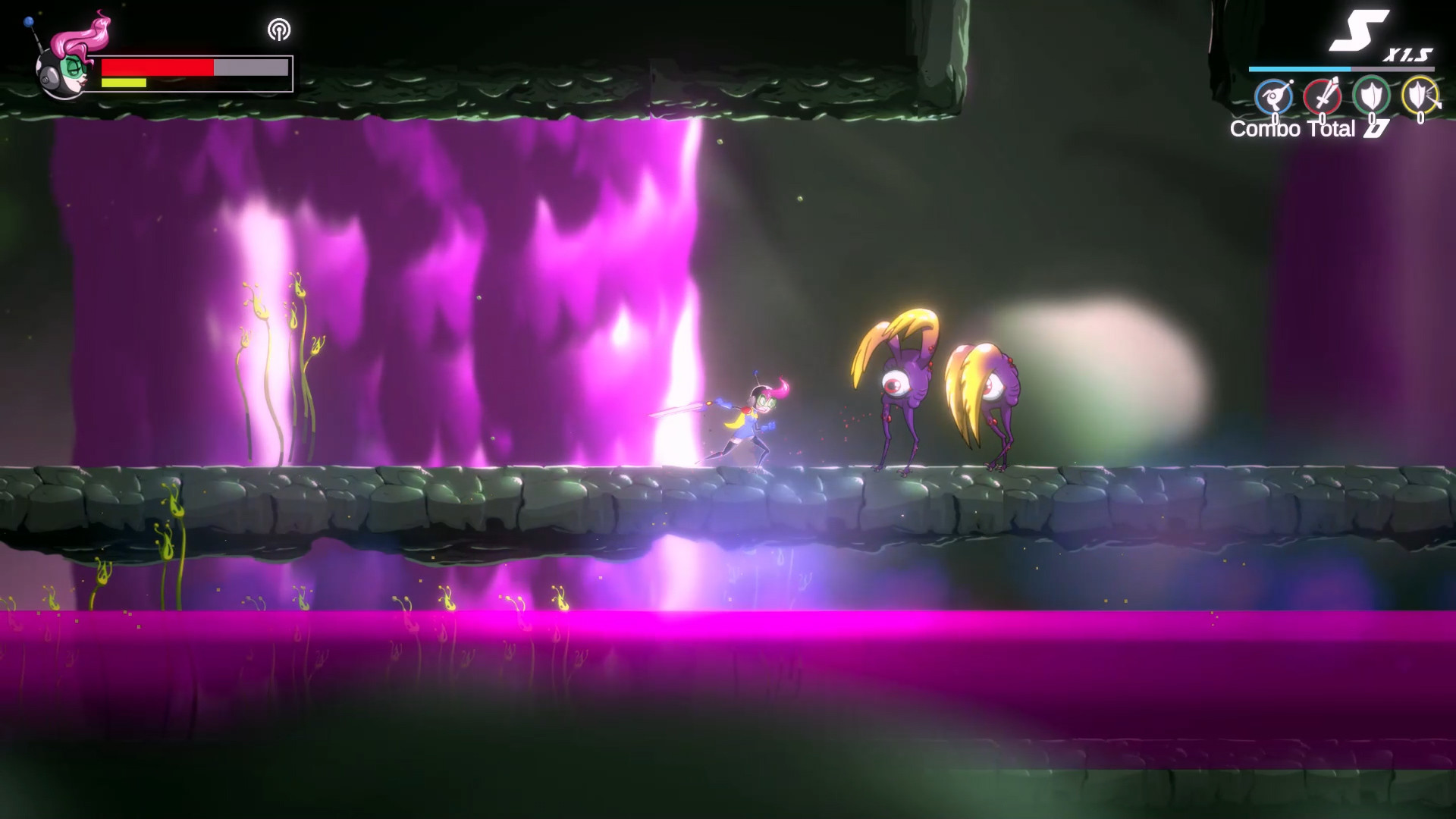Viewport: 1456px width, 819px height.
Task: Select the blue dodge combo icon
Action: click(1275, 96)
